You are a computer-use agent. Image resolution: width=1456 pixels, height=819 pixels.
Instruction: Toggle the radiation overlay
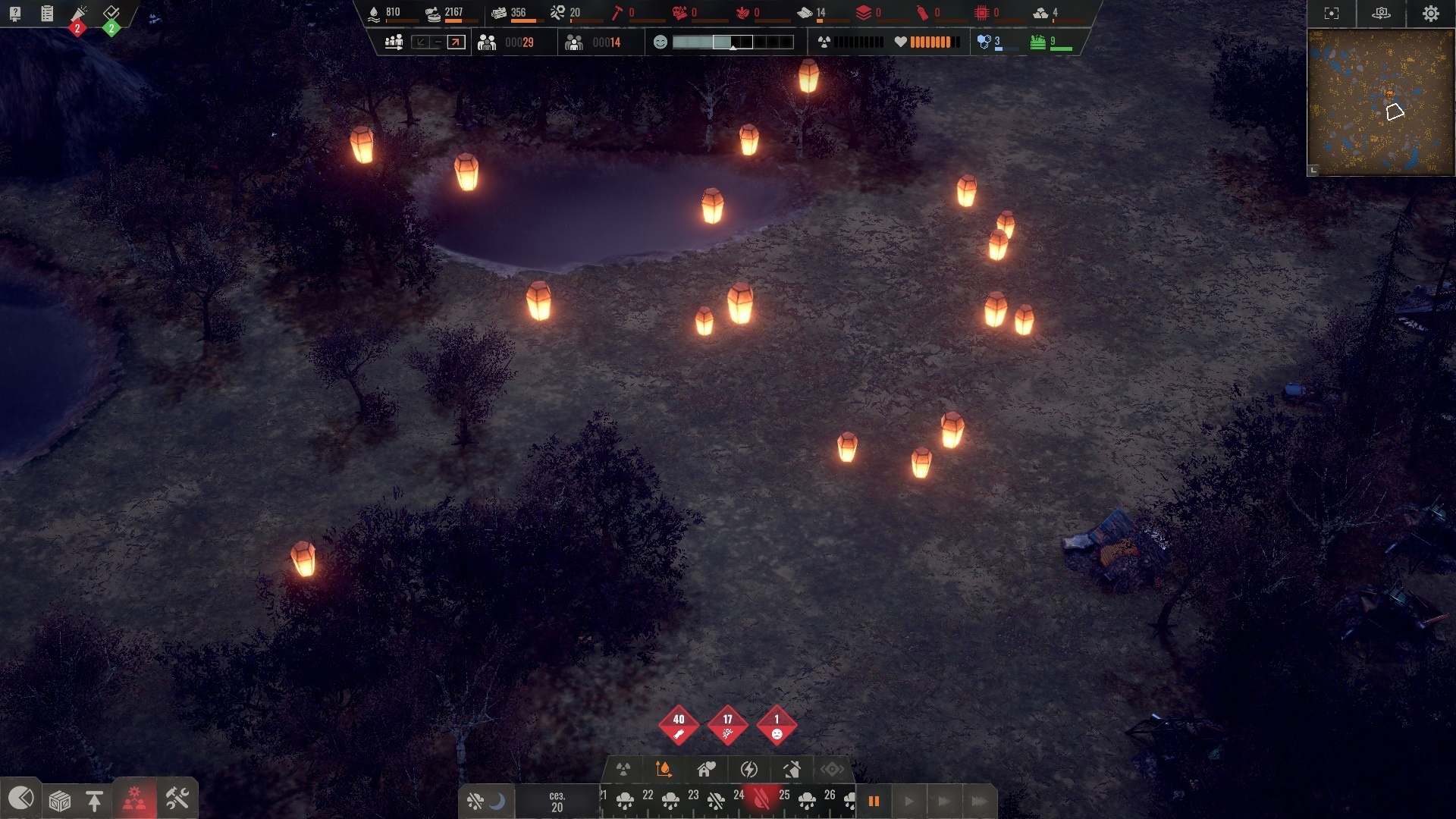pyautogui.click(x=623, y=770)
